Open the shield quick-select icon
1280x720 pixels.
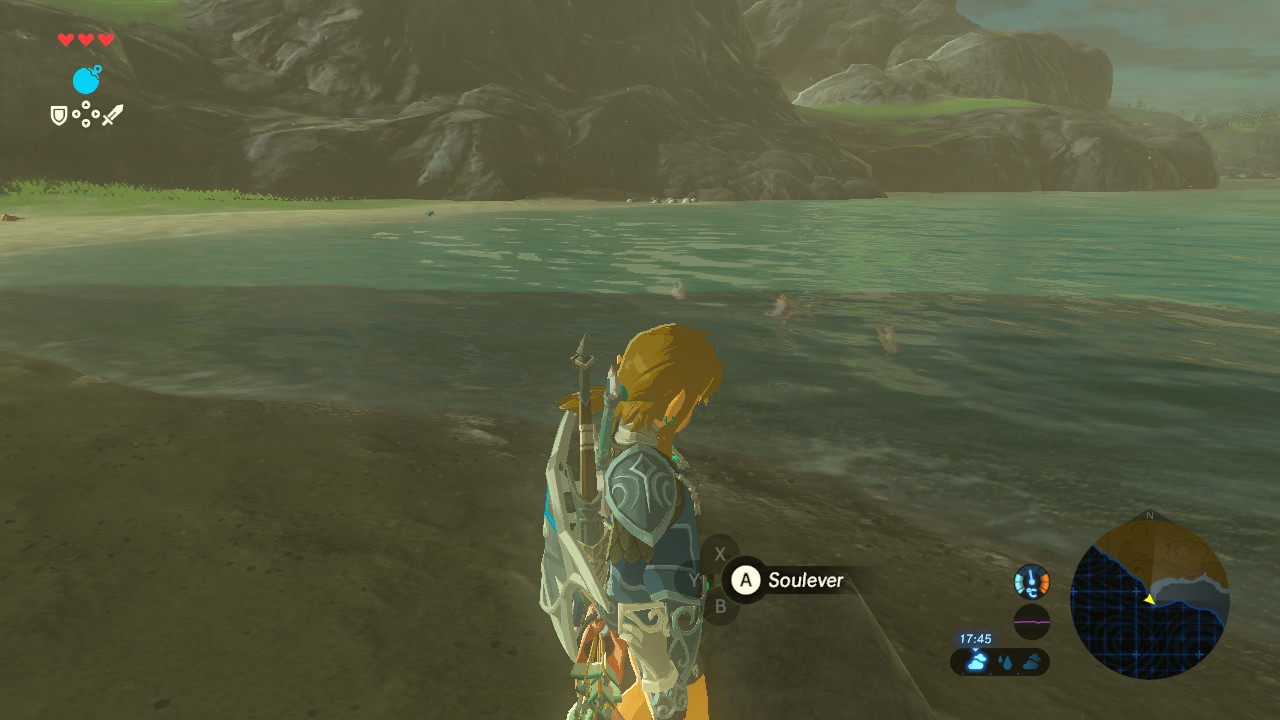[59, 116]
